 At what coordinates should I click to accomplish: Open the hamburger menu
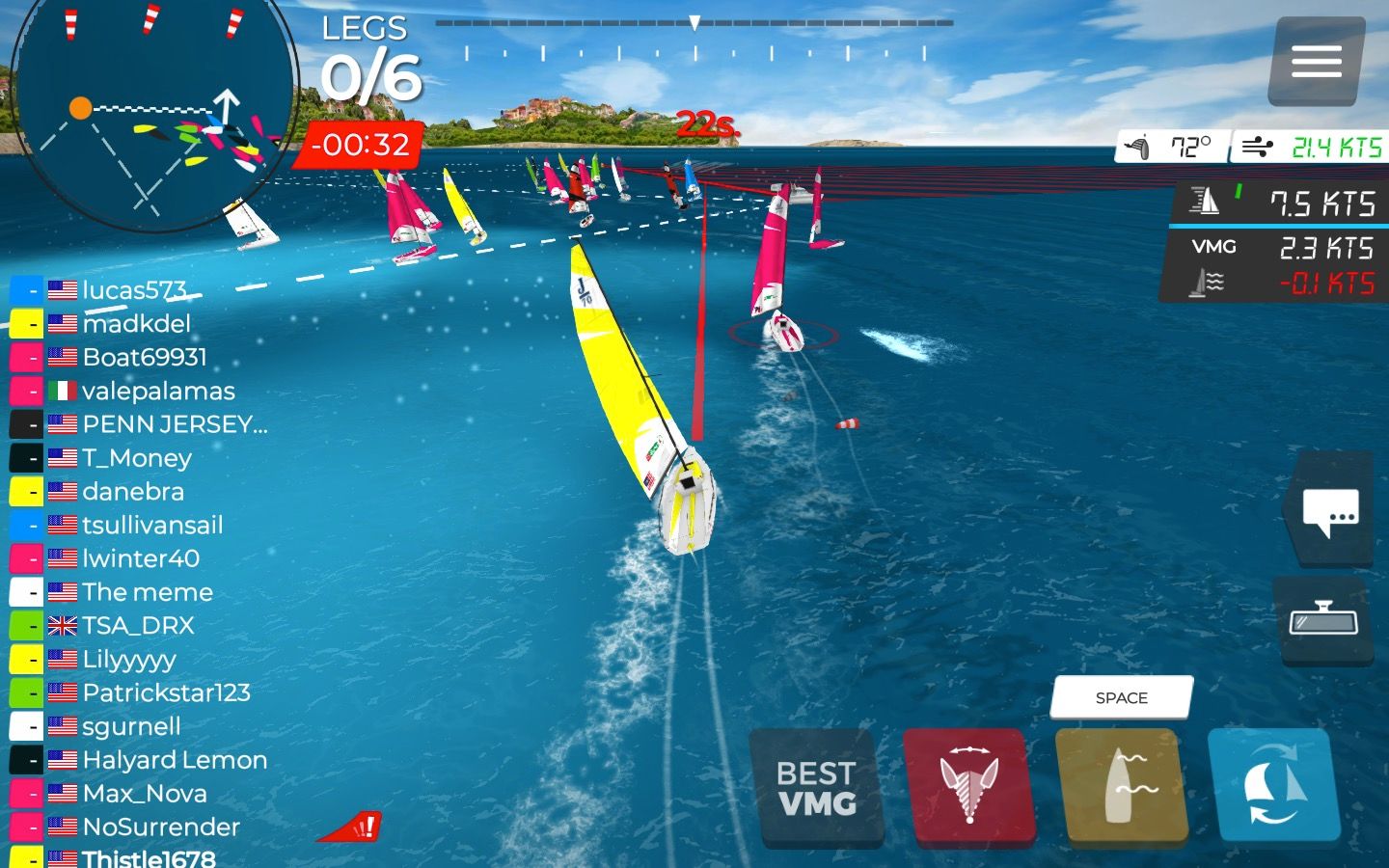pos(1317,62)
